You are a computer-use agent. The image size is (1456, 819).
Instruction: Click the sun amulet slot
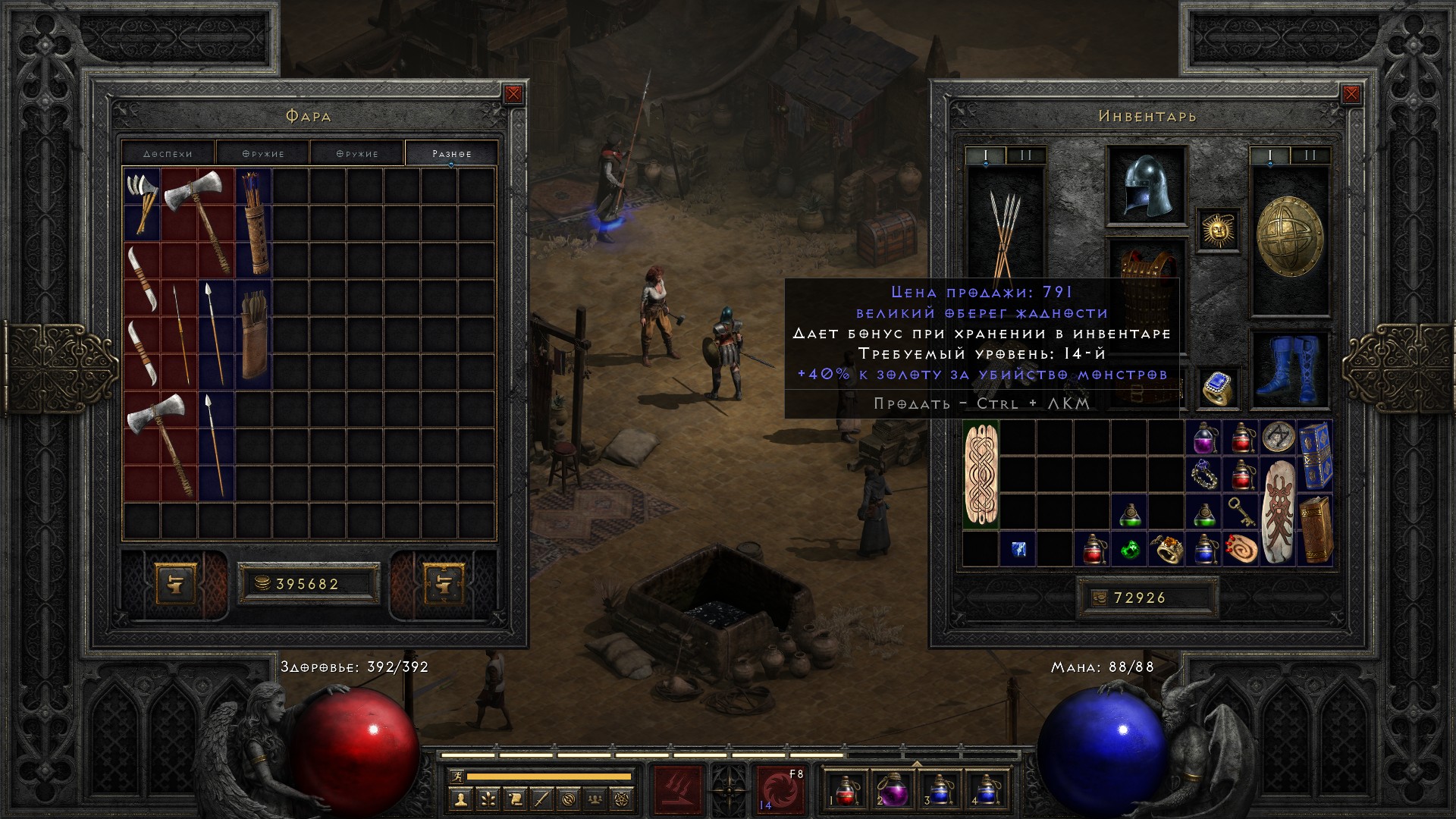pyautogui.click(x=1219, y=230)
